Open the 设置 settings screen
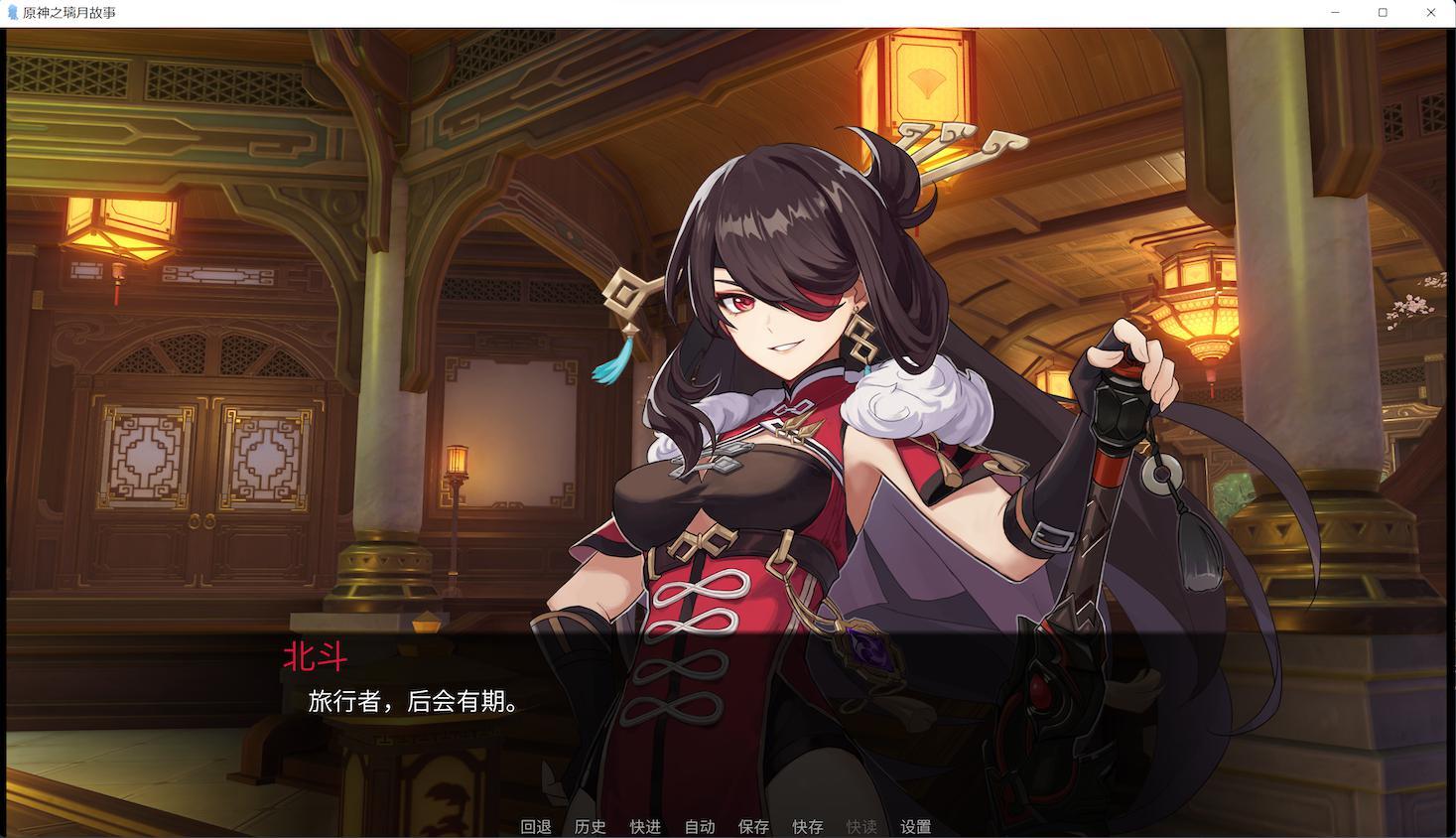1456x838 pixels. tap(915, 825)
